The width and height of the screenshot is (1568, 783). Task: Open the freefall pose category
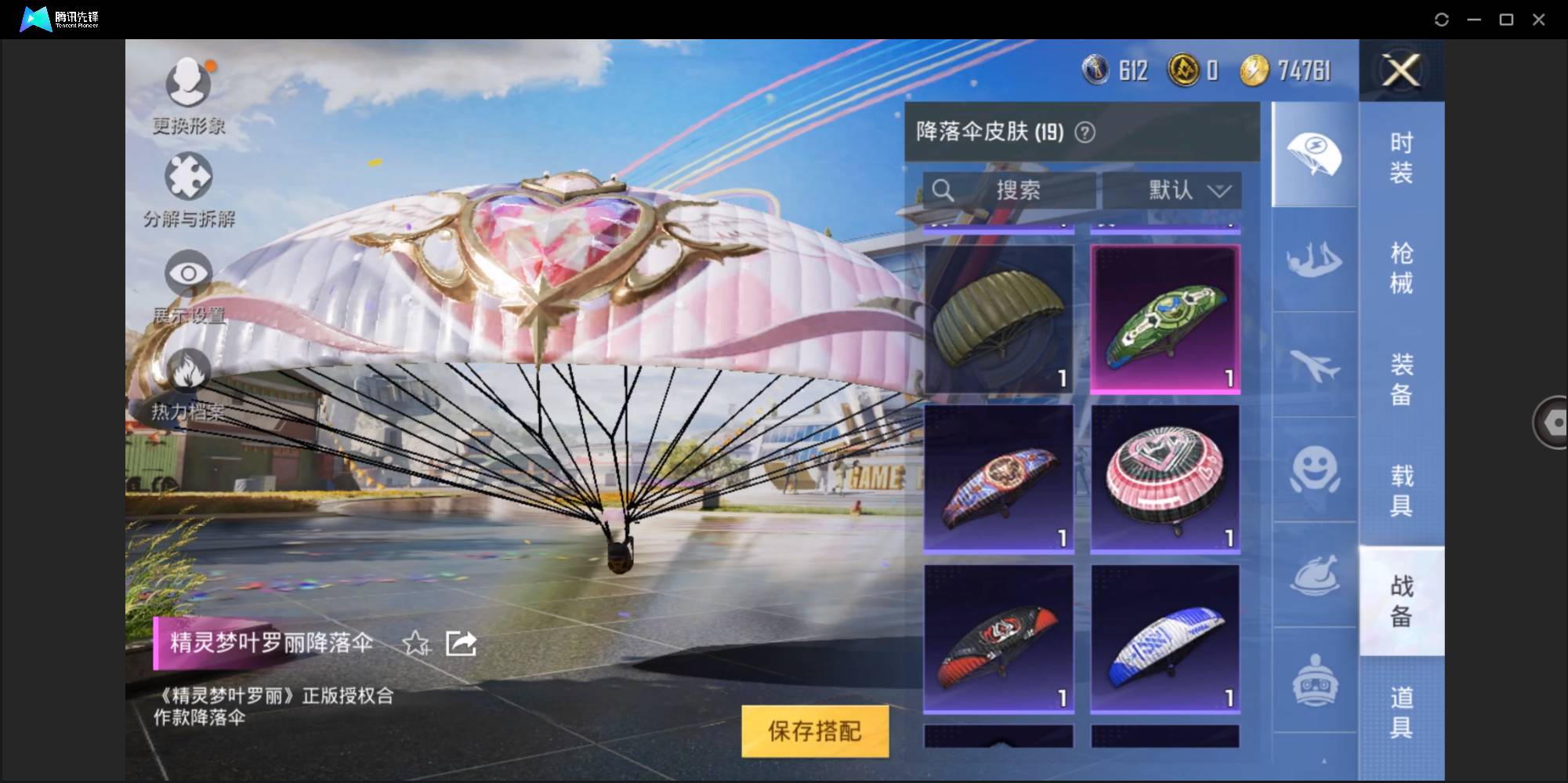point(1314,259)
